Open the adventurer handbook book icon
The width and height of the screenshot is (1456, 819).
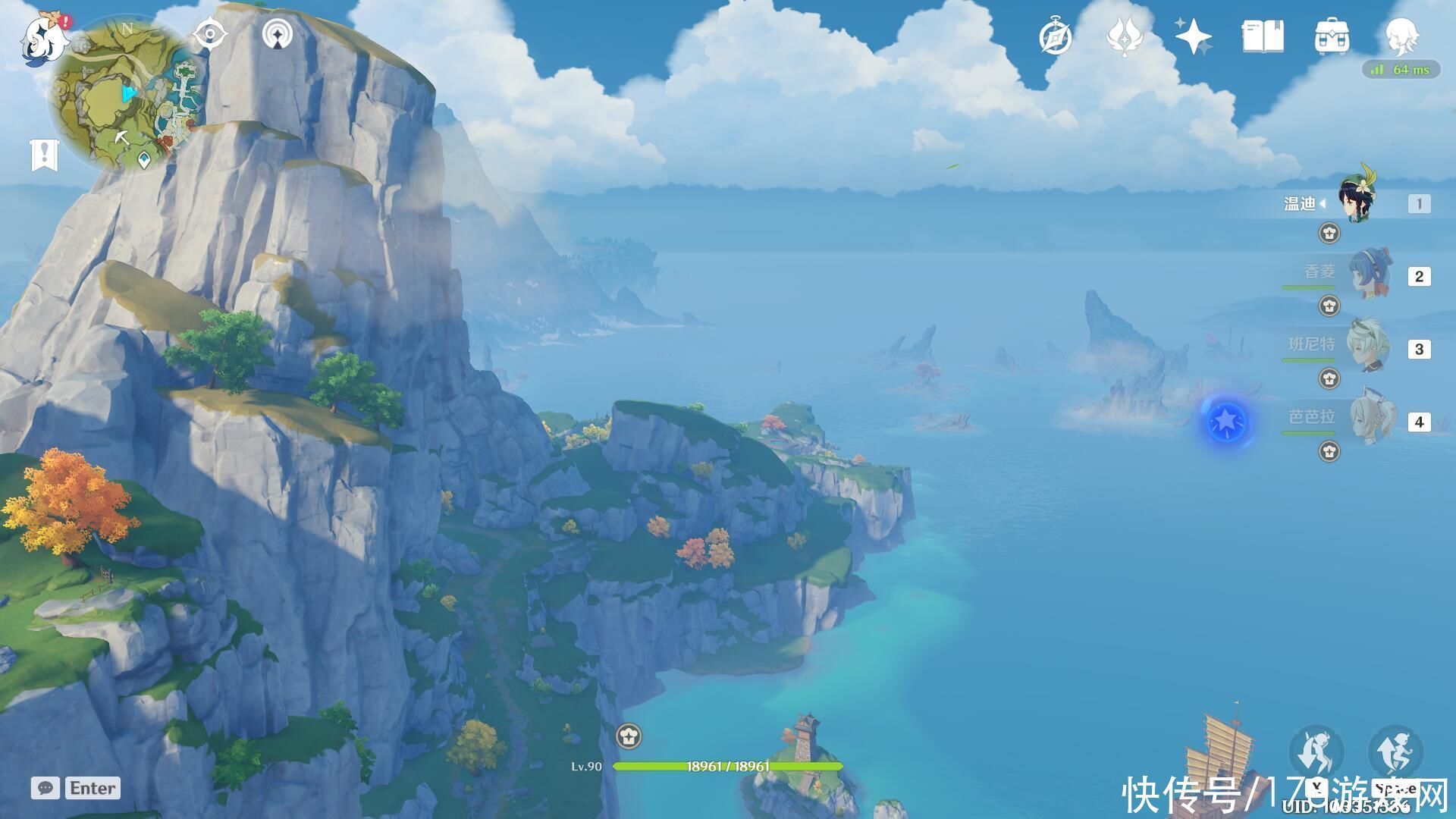(x=1263, y=37)
